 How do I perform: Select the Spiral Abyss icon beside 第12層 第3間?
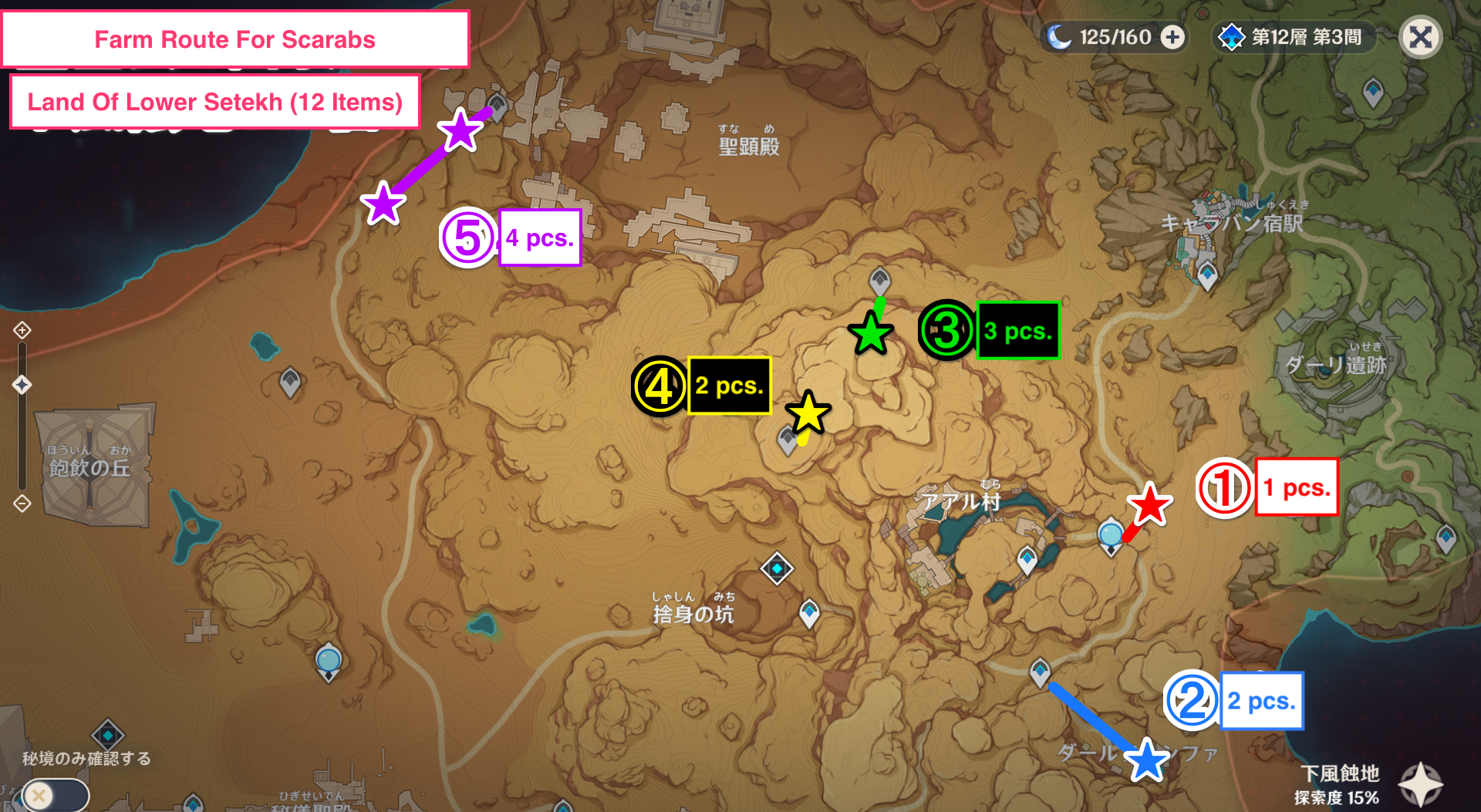click(1232, 35)
